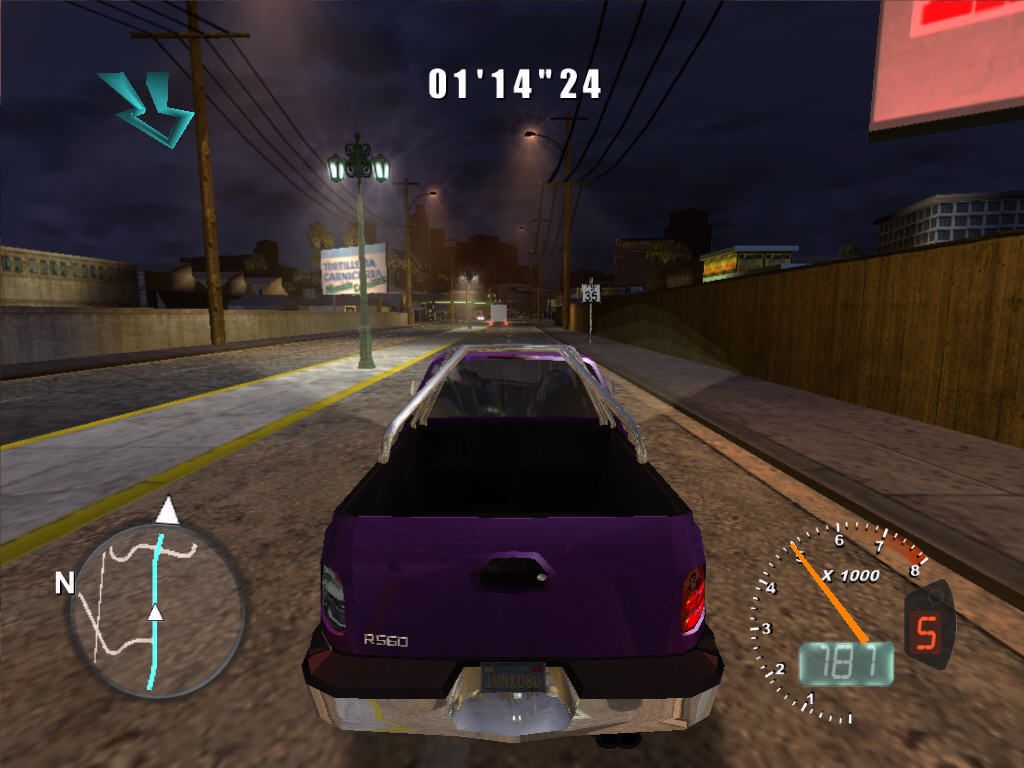
Task: Select the teal checkpoint direction arrow
Action: click(x=146, y=107)
